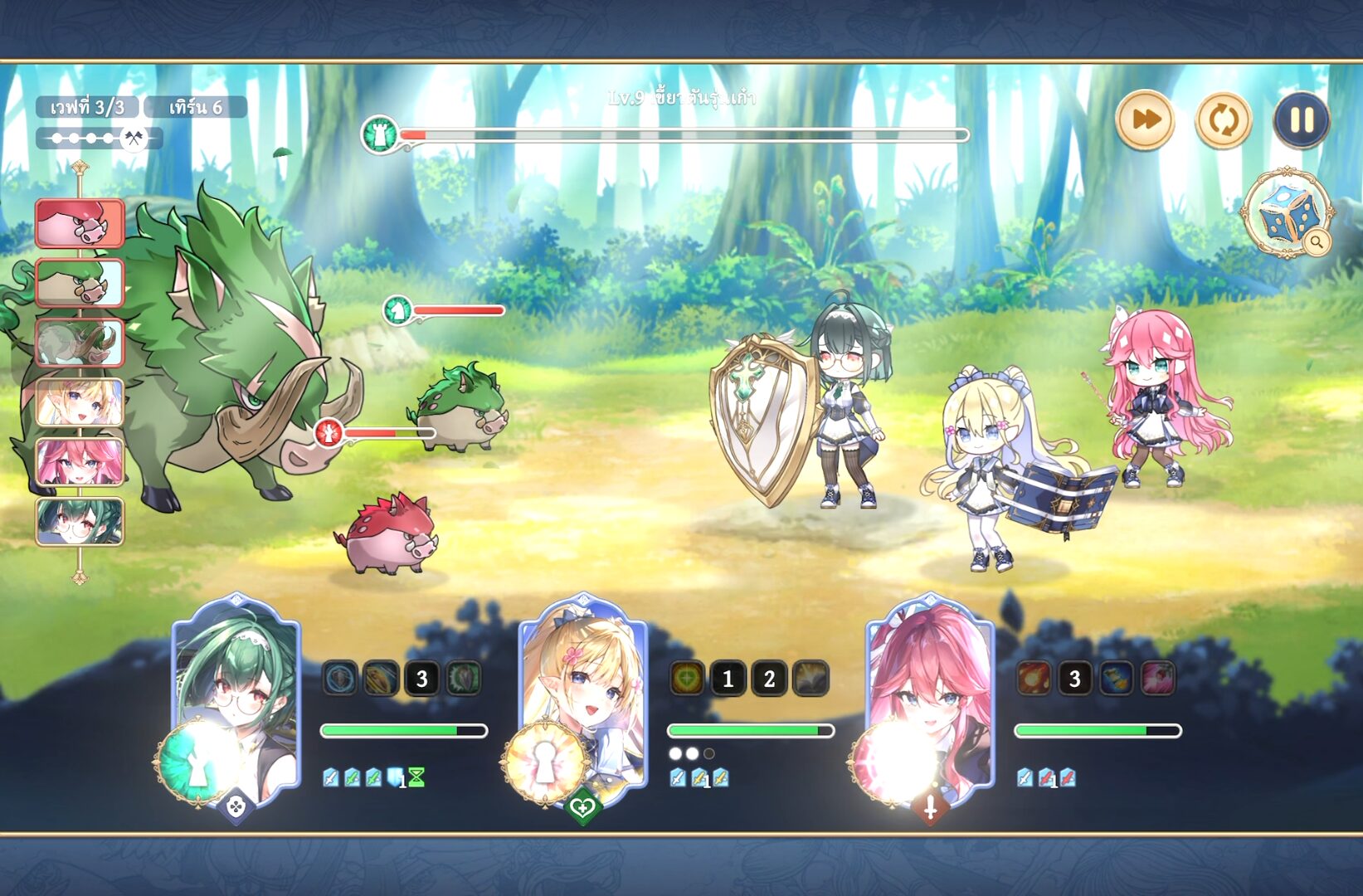1363x896 pixels.
Task: Use the blonde healer's green cross heal skill
Action: coord(687,679)
